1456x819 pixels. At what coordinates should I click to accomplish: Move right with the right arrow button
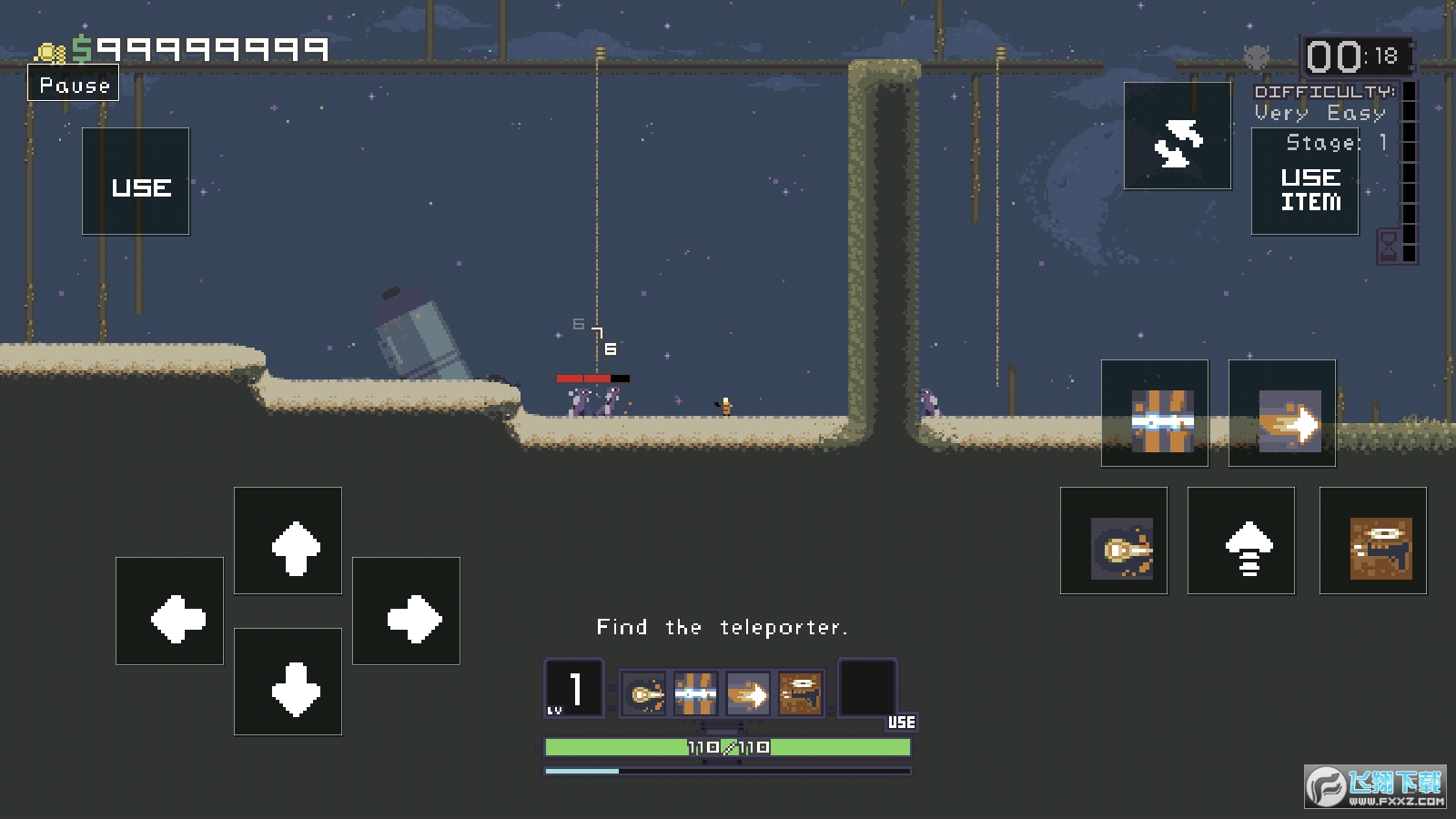(406, 612)
